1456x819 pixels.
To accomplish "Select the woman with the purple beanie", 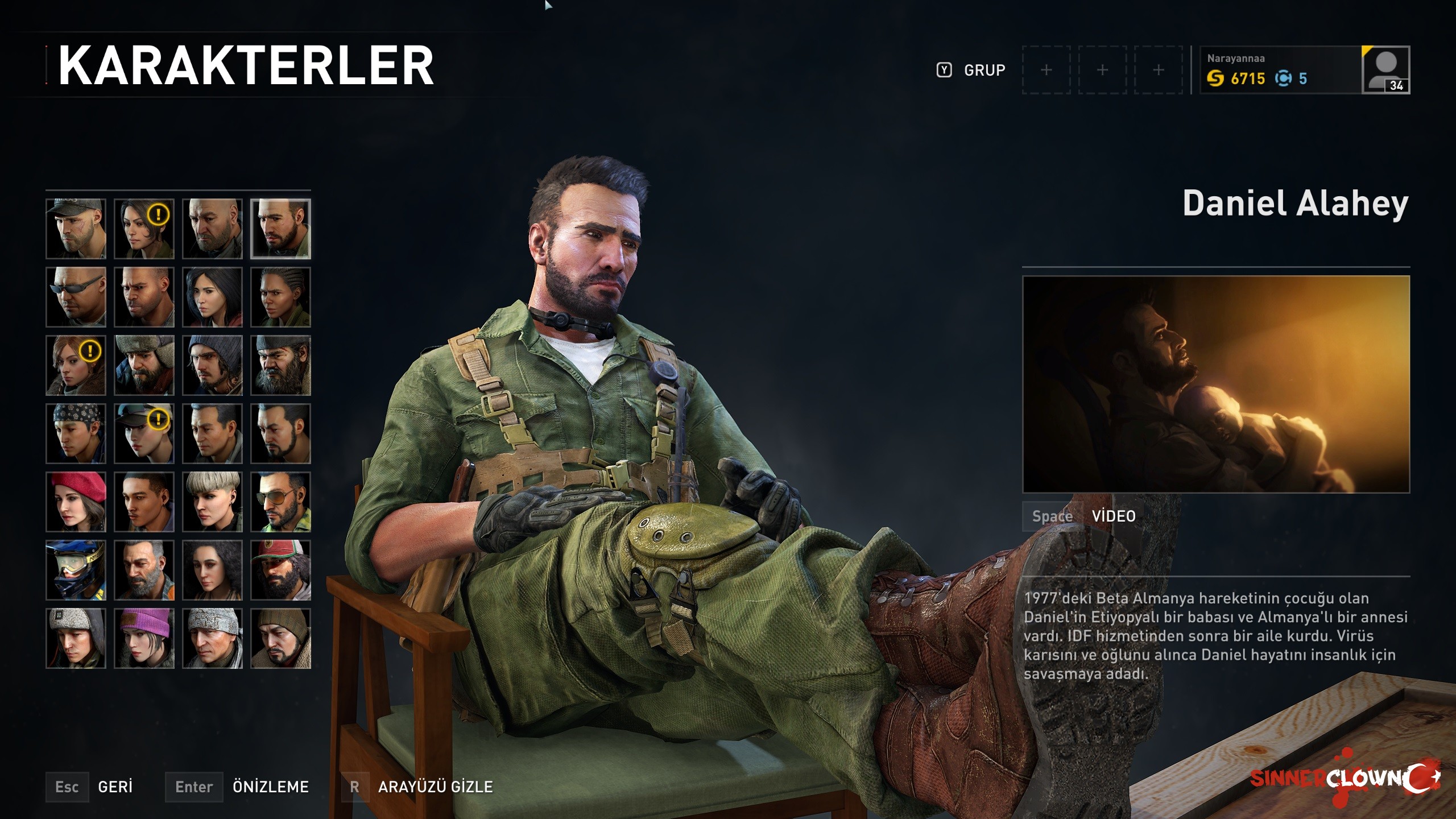I will 144,638.
